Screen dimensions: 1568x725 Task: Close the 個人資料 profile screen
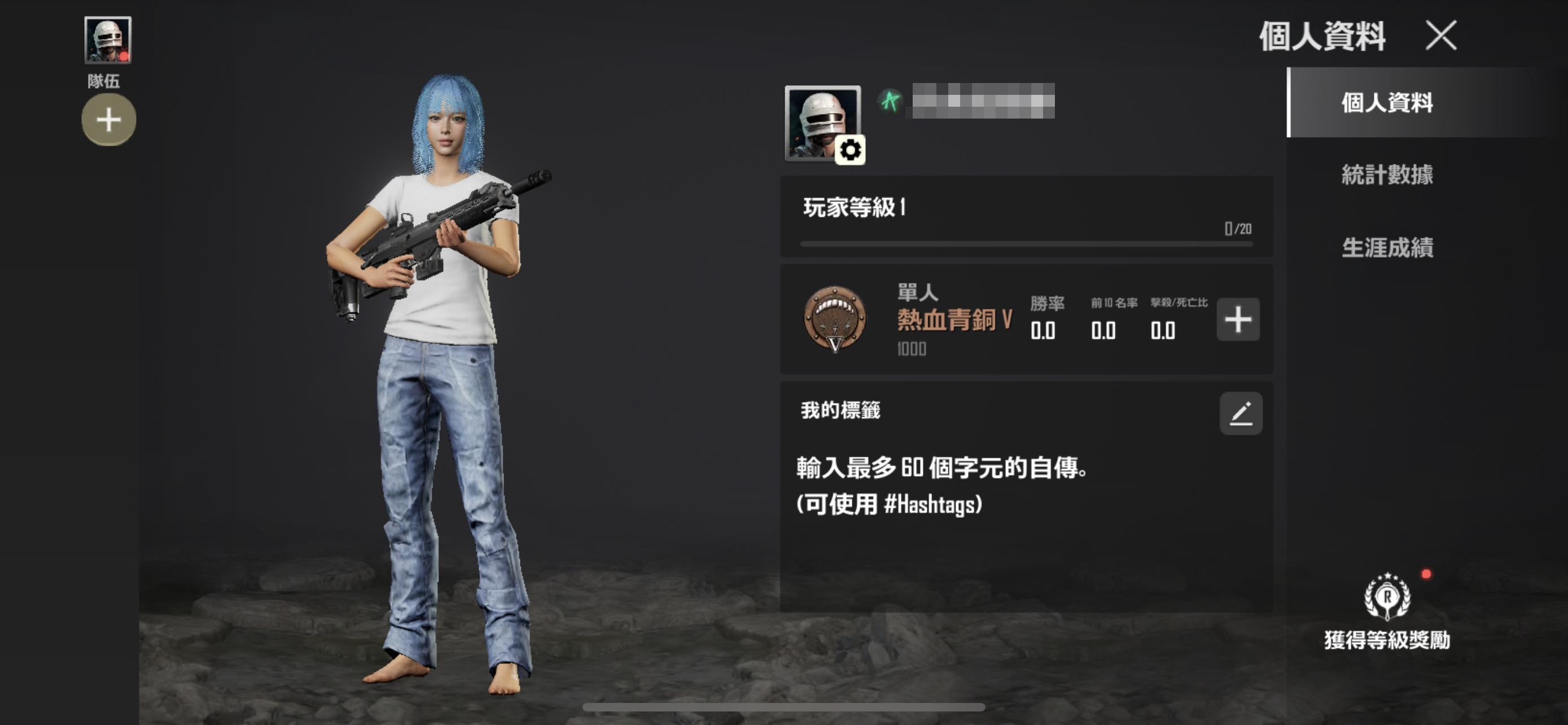[1441, 36]
